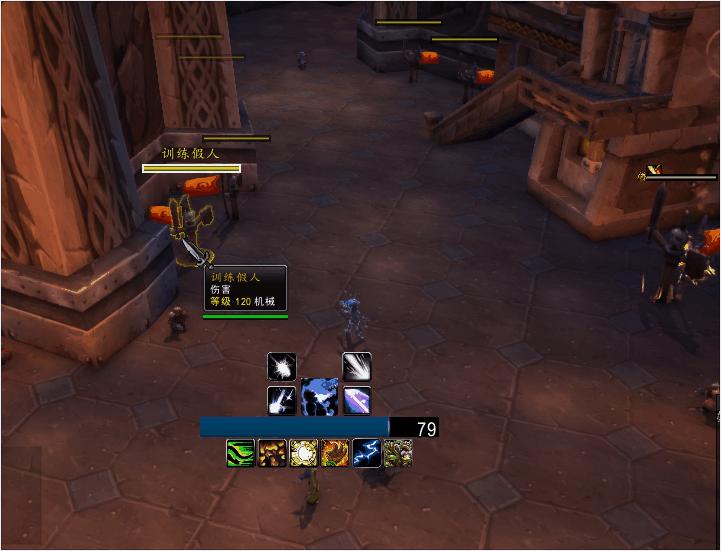Image resolution: width=721 pixels, height=551 pixels.
Task: Activate the blue lightning bolt ability
Action: pos(366,454)
